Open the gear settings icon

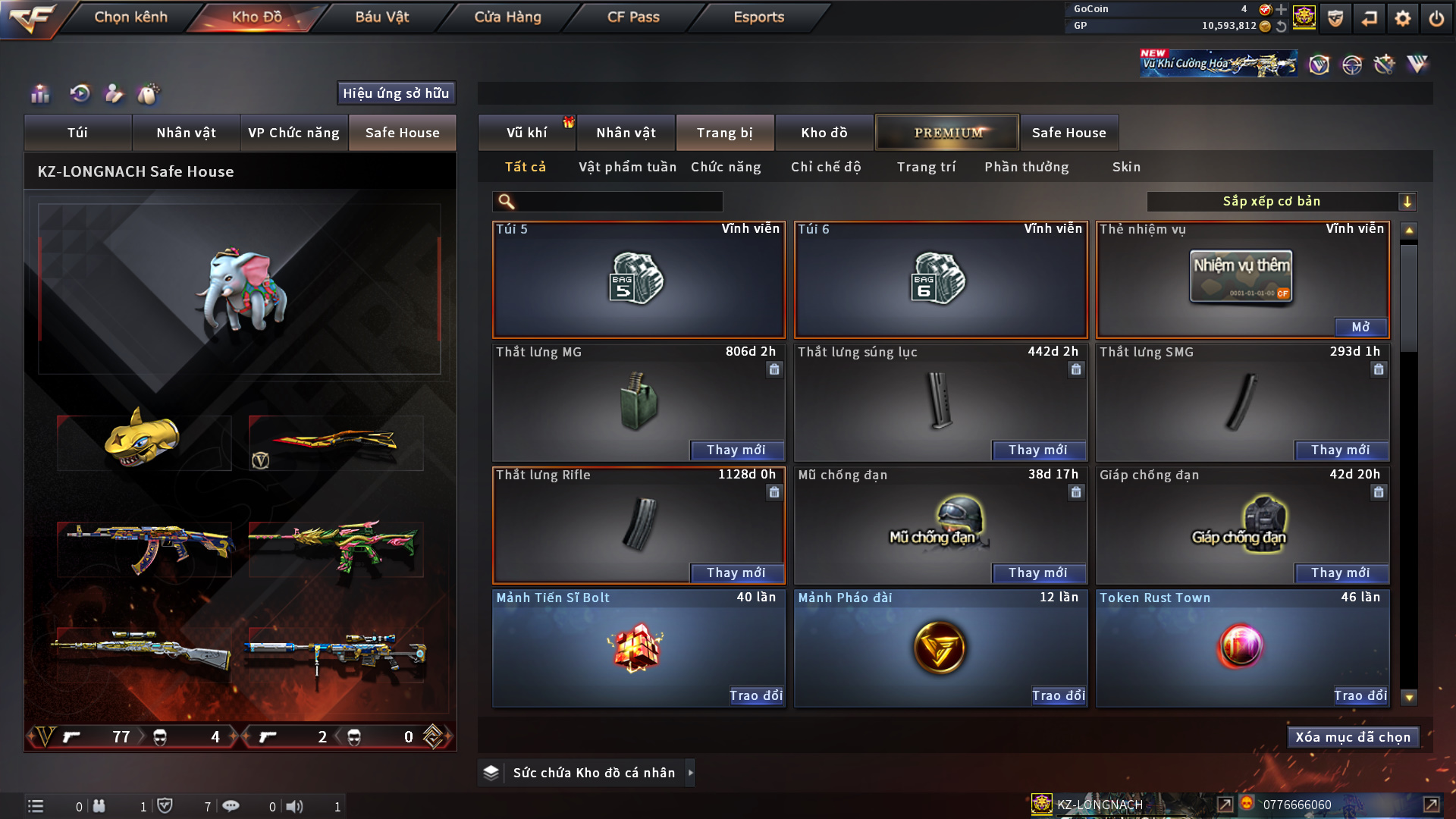coord(1403,18)
